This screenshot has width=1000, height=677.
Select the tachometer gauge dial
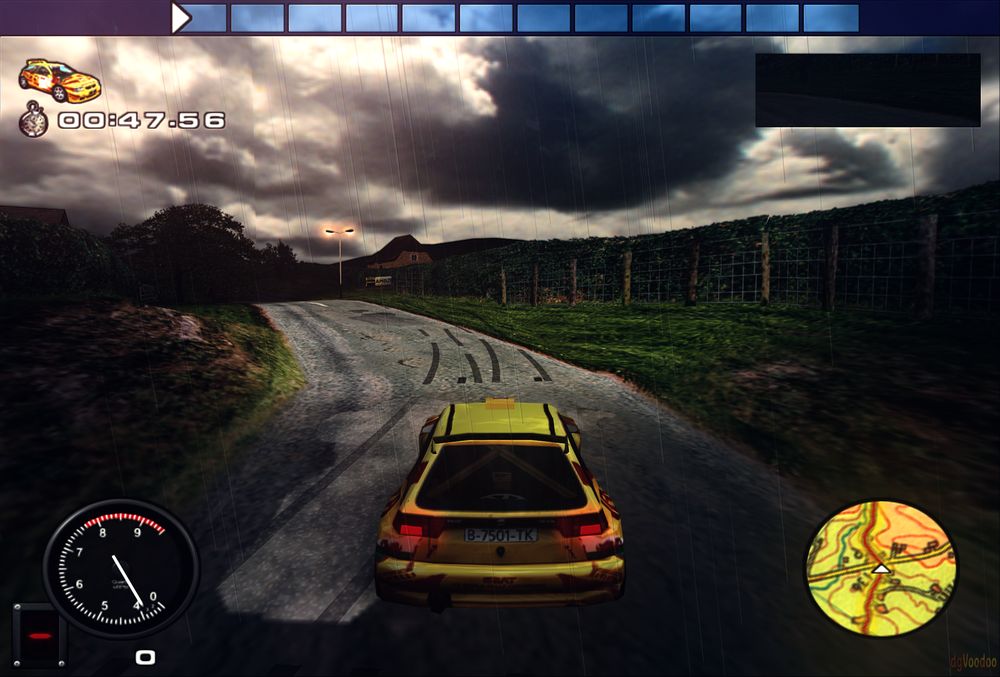coord(120,569)
